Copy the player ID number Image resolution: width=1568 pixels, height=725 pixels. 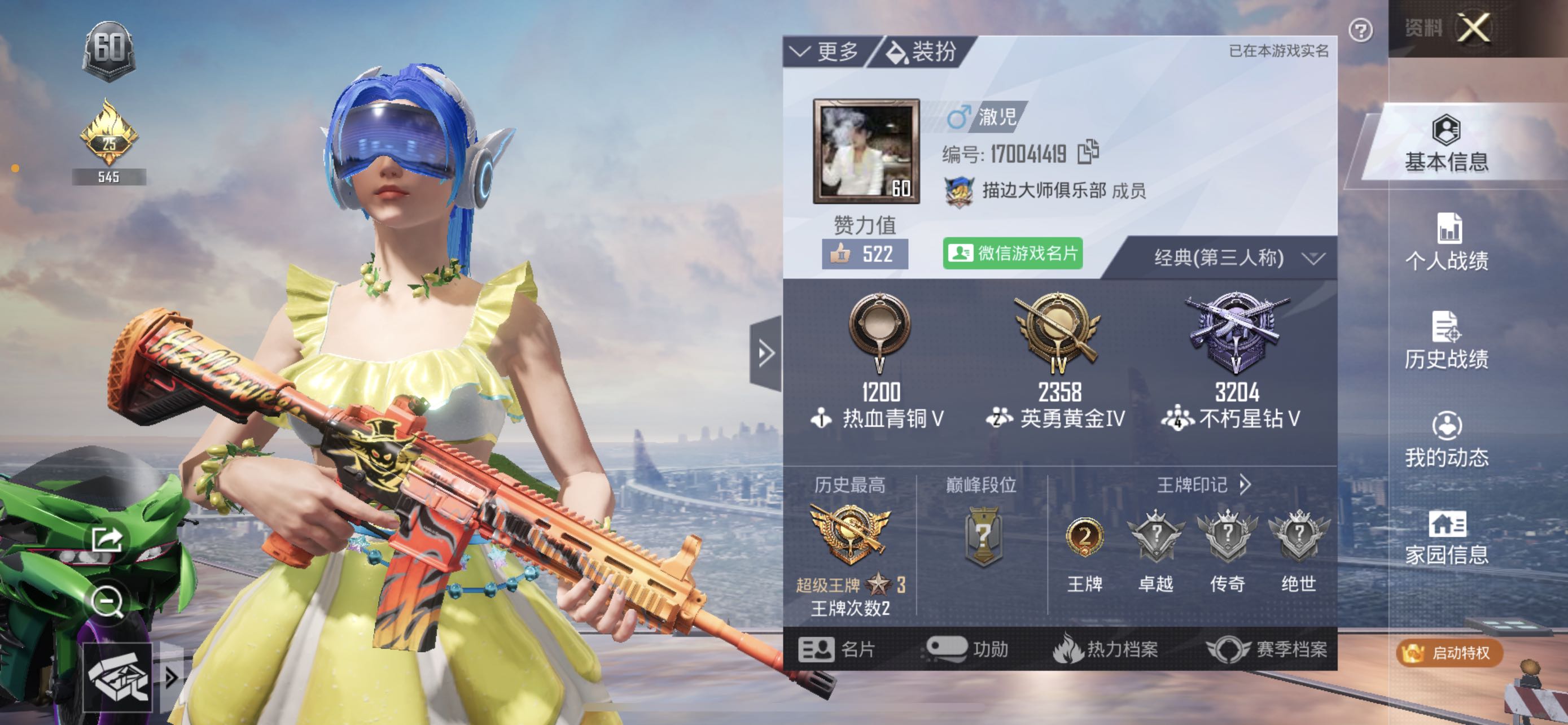[x=1088, y=152]
